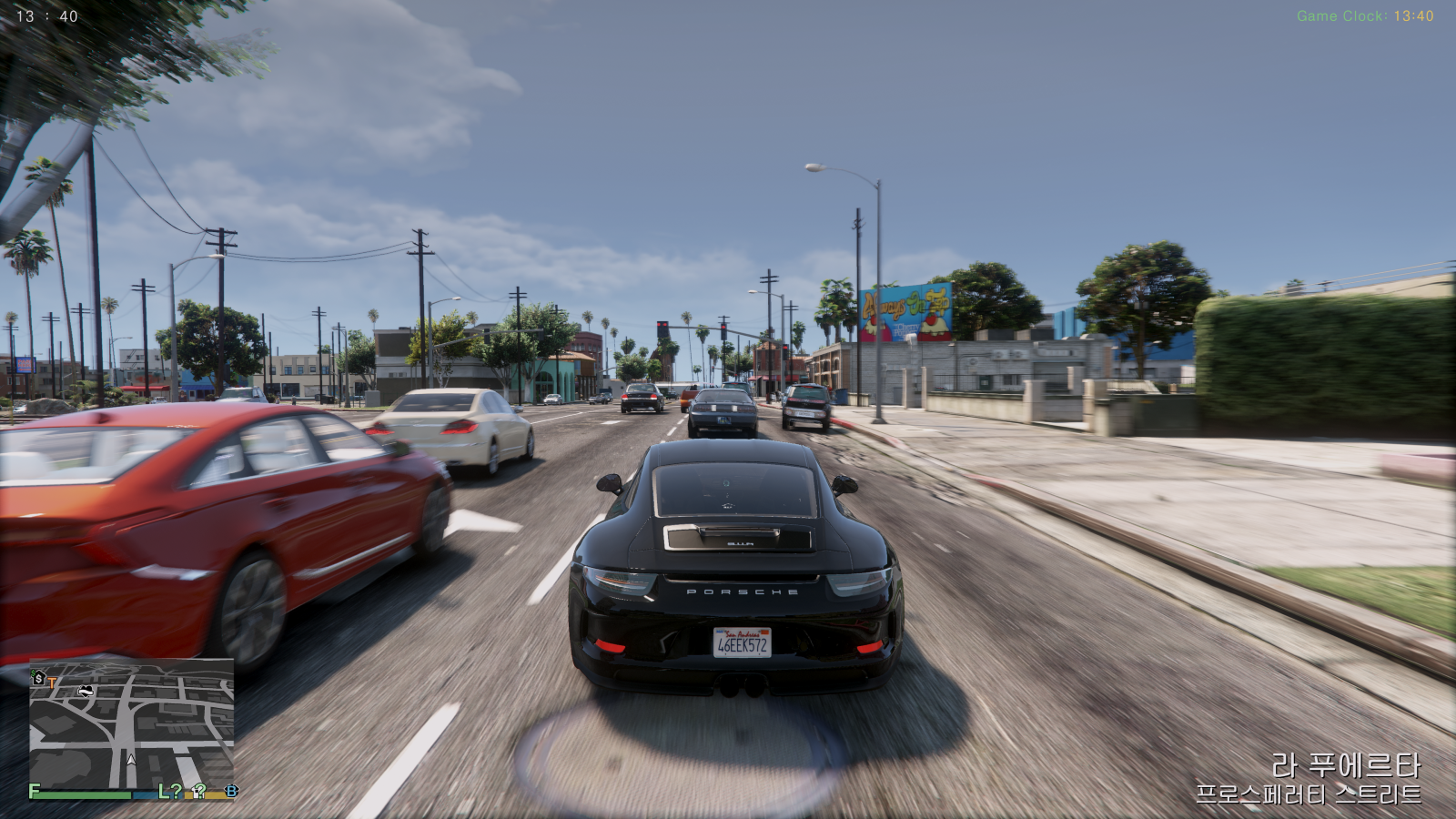Select the white player arrow on the minimap
Screen dimensions: 1456x819
click(131, 760)
